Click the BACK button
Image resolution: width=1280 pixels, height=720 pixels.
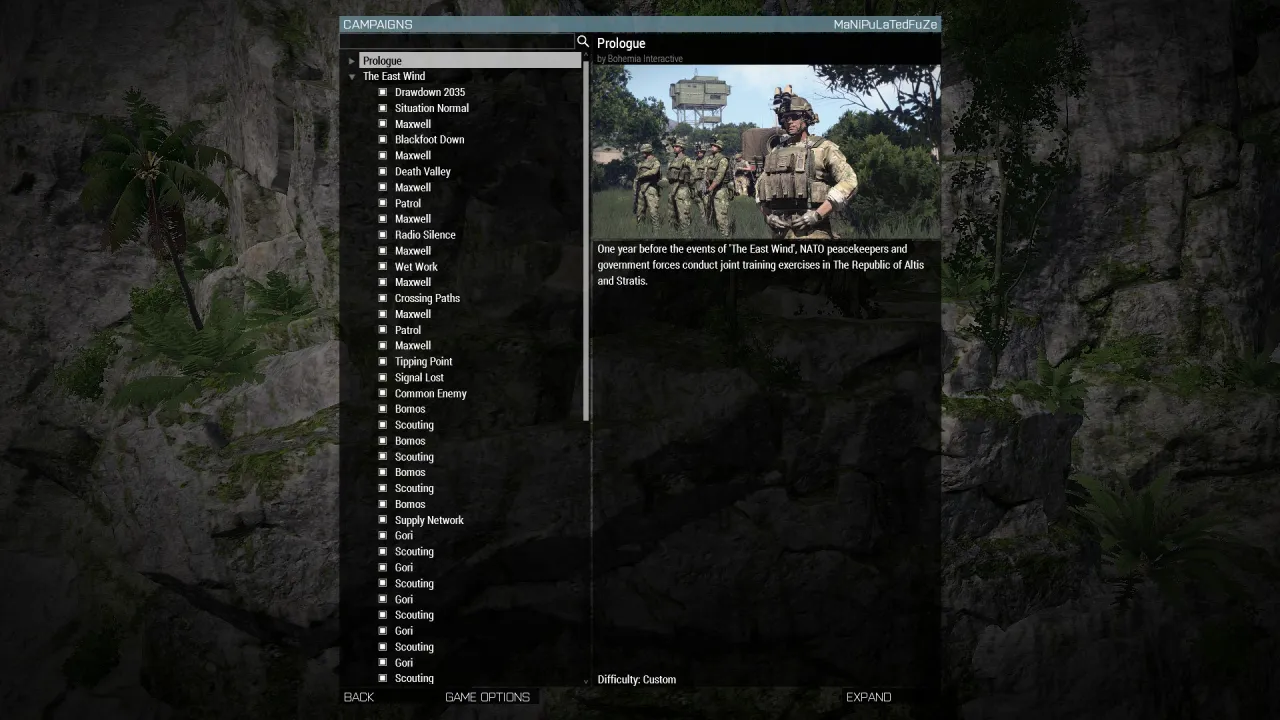point(358,697)
